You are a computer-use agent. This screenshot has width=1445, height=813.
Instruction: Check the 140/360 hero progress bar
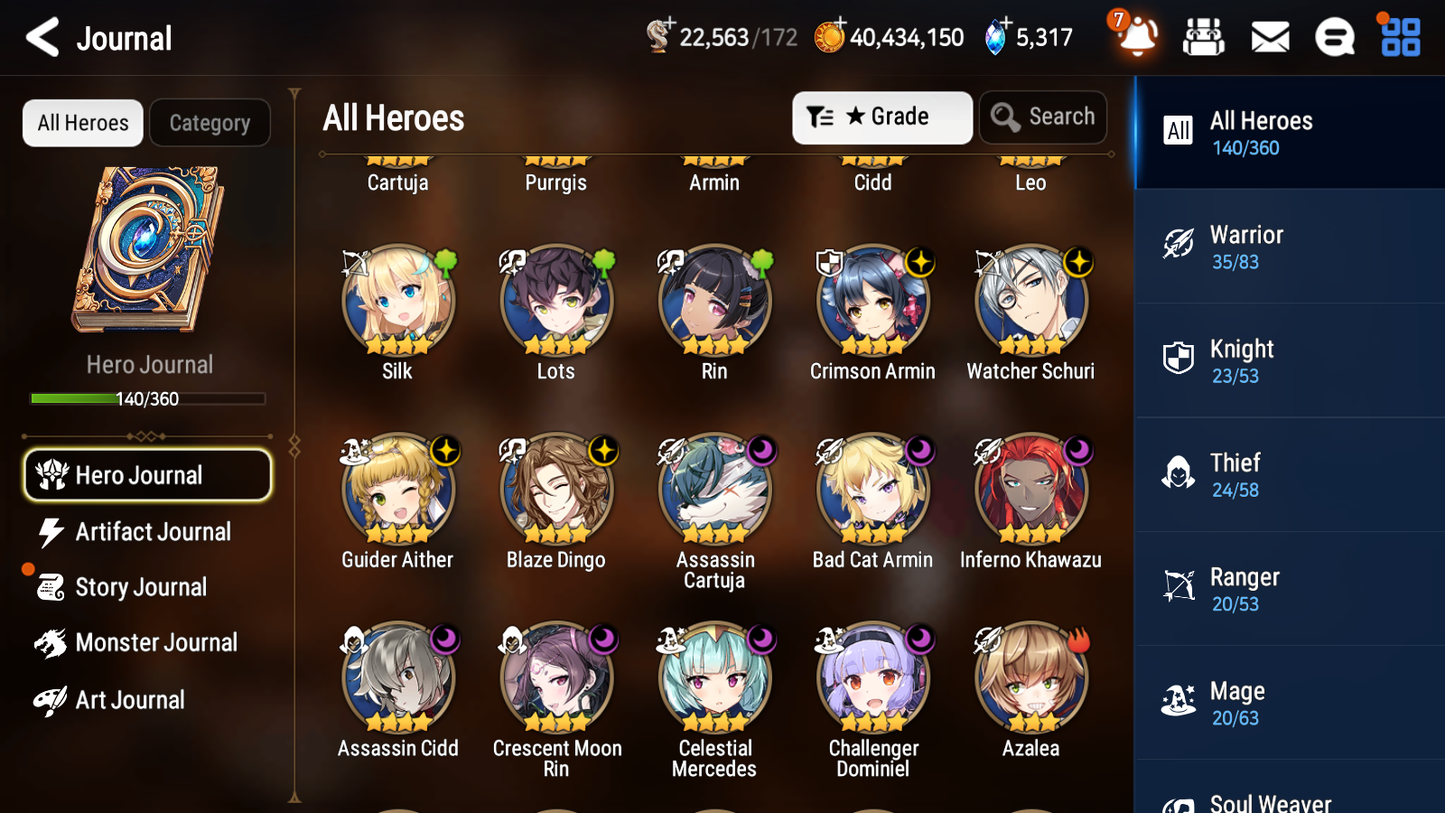coord(149,398)
